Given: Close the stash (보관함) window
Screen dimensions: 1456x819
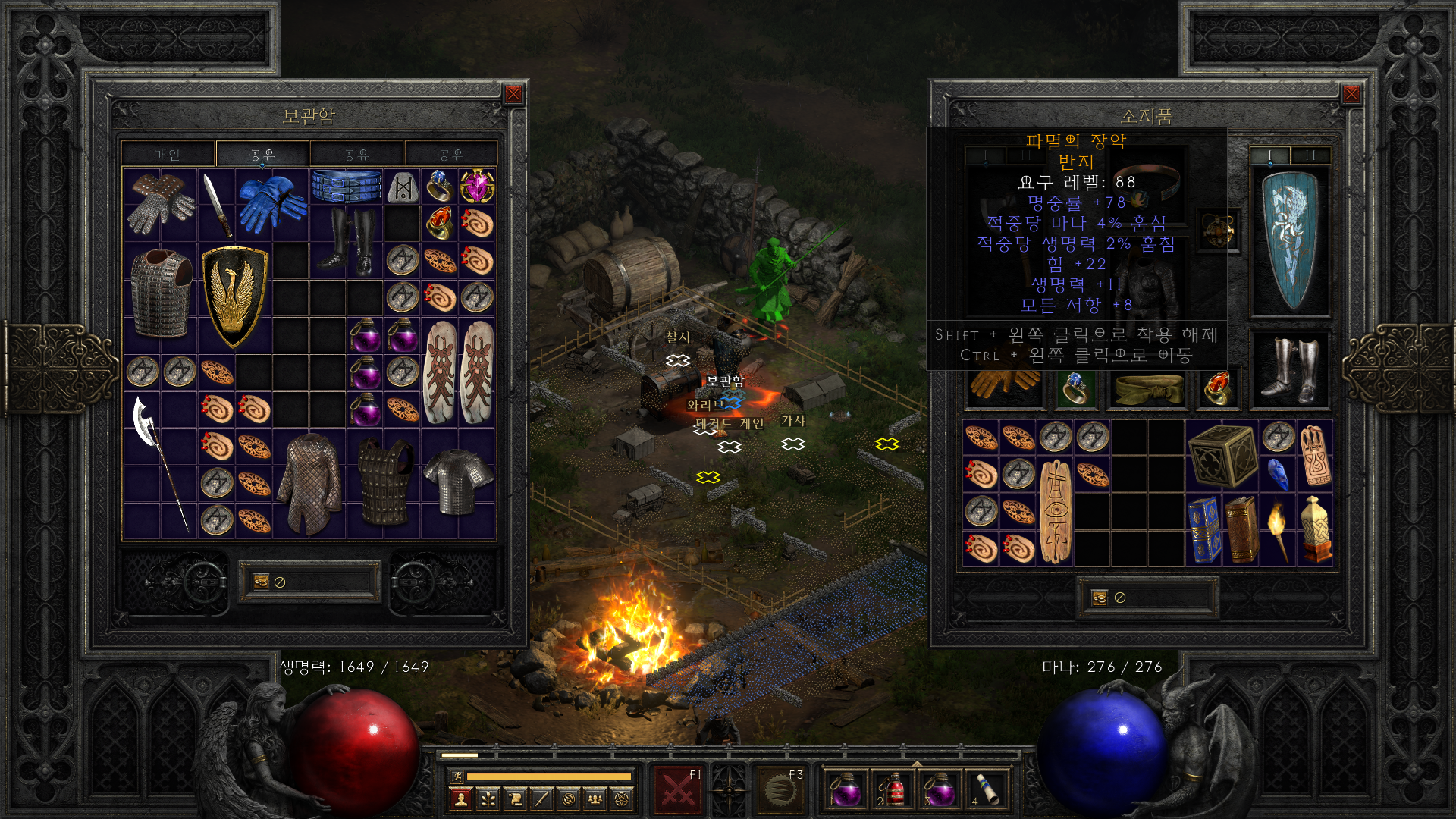Looking at the screenshot, I should [x=513, y=94].
